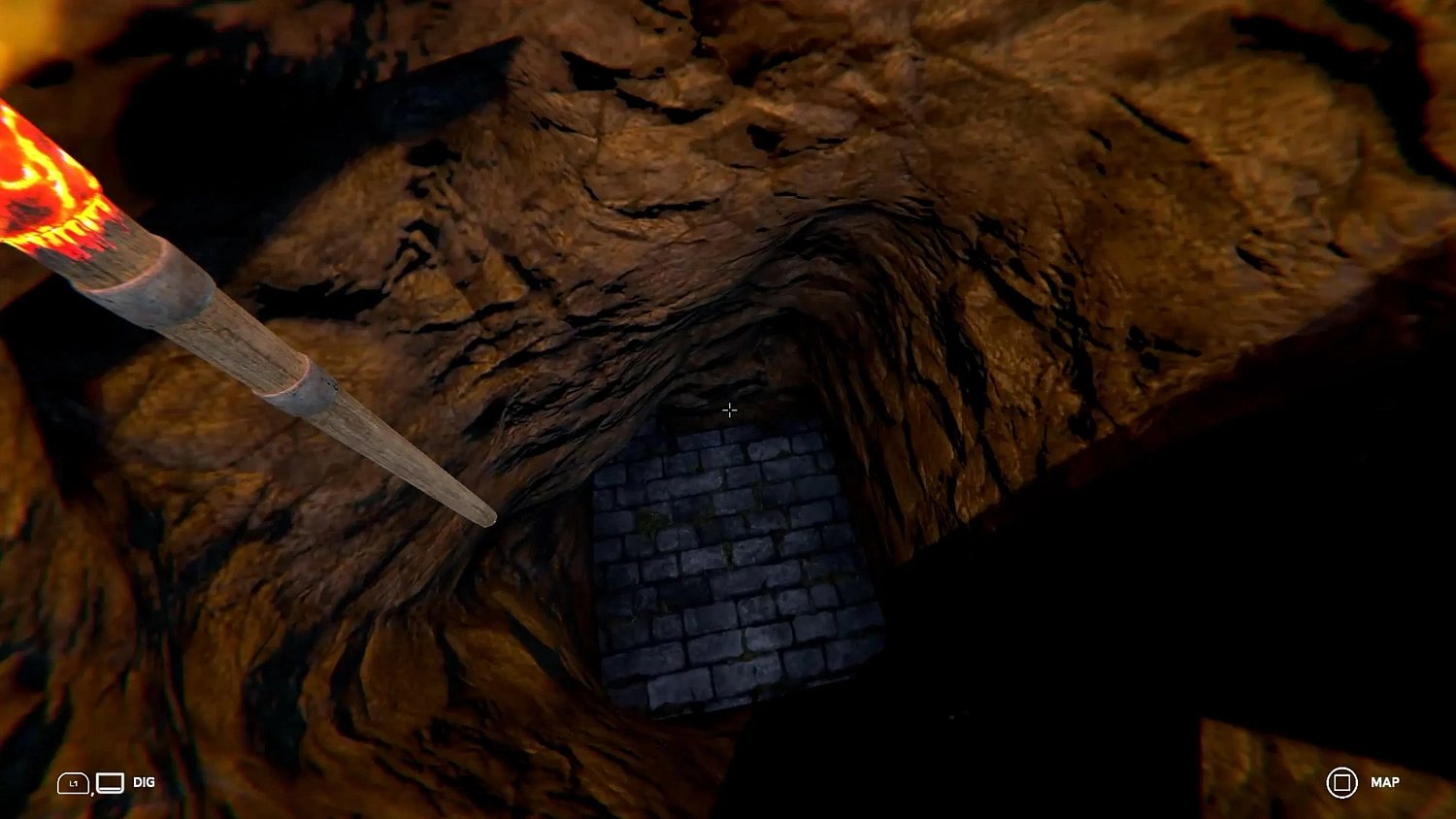
Task: Click the DIG text label
Action: (144, 782)
